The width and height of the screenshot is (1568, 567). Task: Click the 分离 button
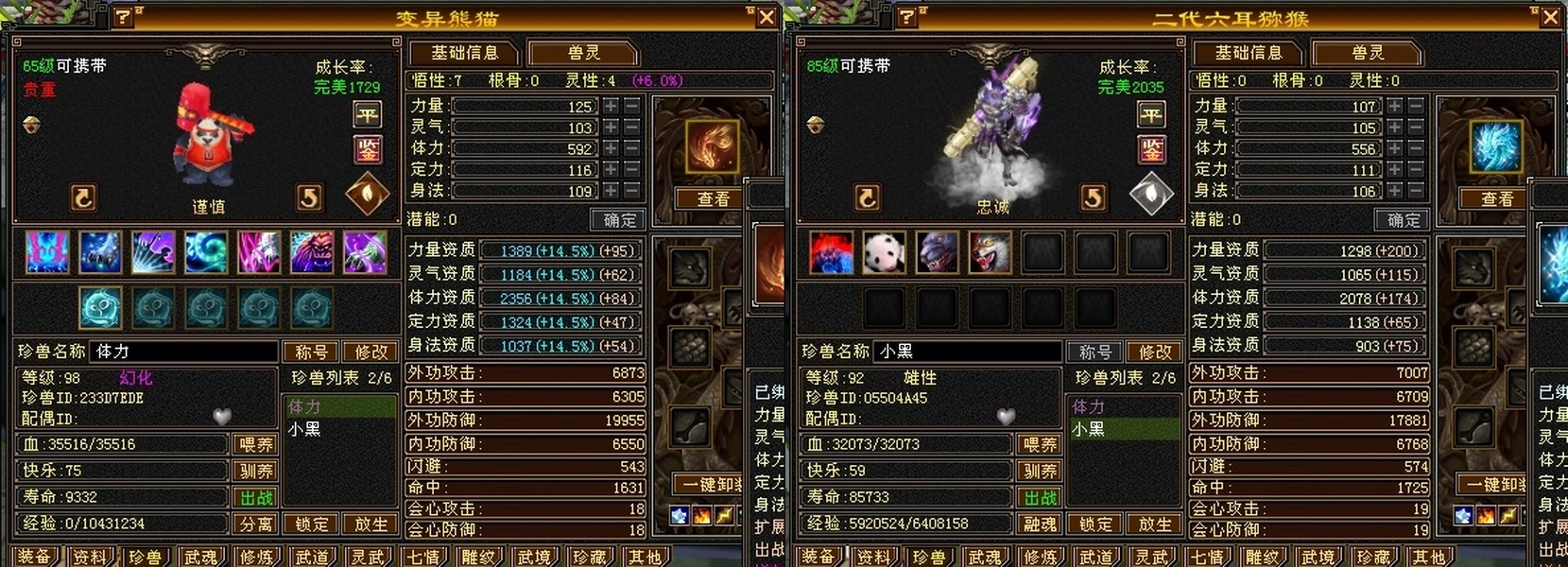(256, 524)
